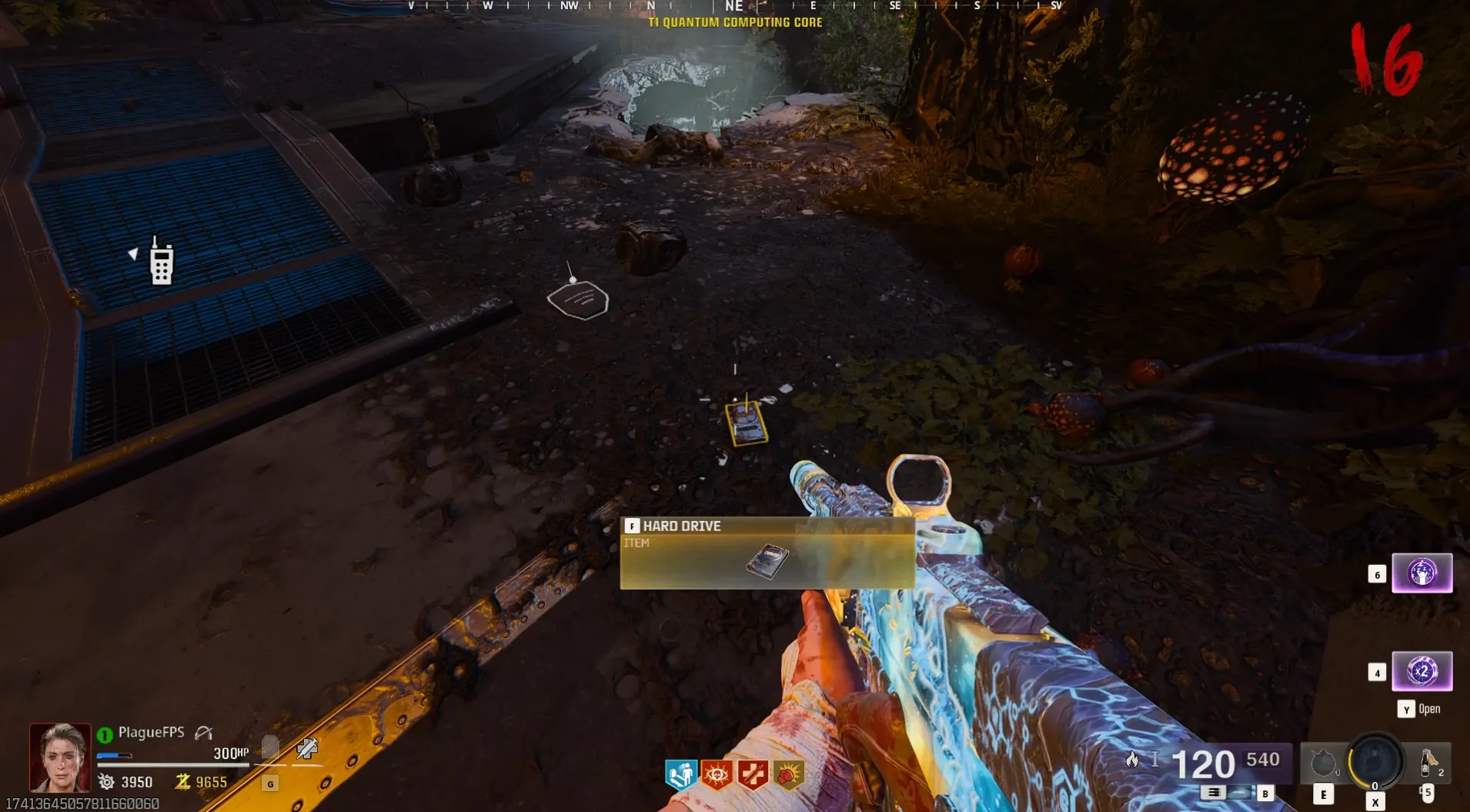The width and height of the screenshot is (1470, 812).
Task: Select the Molotov bottle lethal slot
Action: (1428, 762)
